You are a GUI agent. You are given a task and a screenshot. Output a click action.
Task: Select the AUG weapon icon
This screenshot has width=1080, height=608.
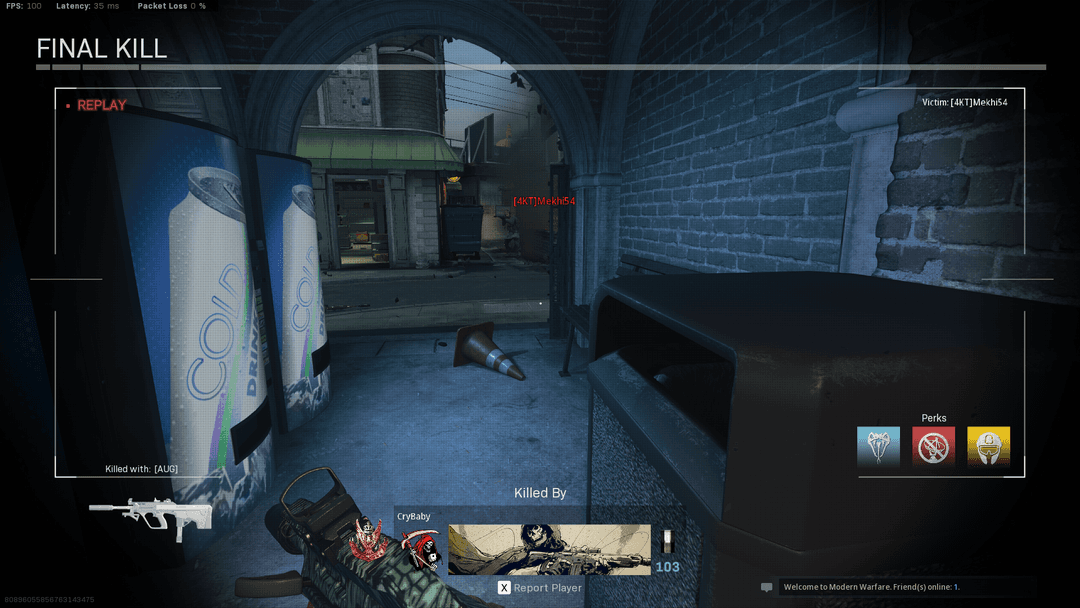pos(150,514)
